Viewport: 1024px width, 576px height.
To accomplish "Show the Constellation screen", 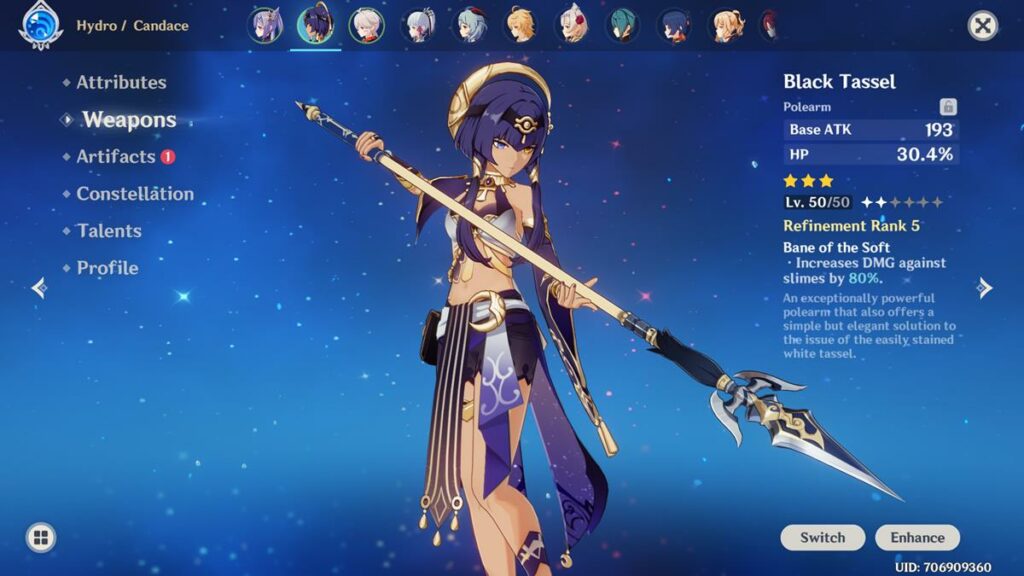I will tap(135, 194).
